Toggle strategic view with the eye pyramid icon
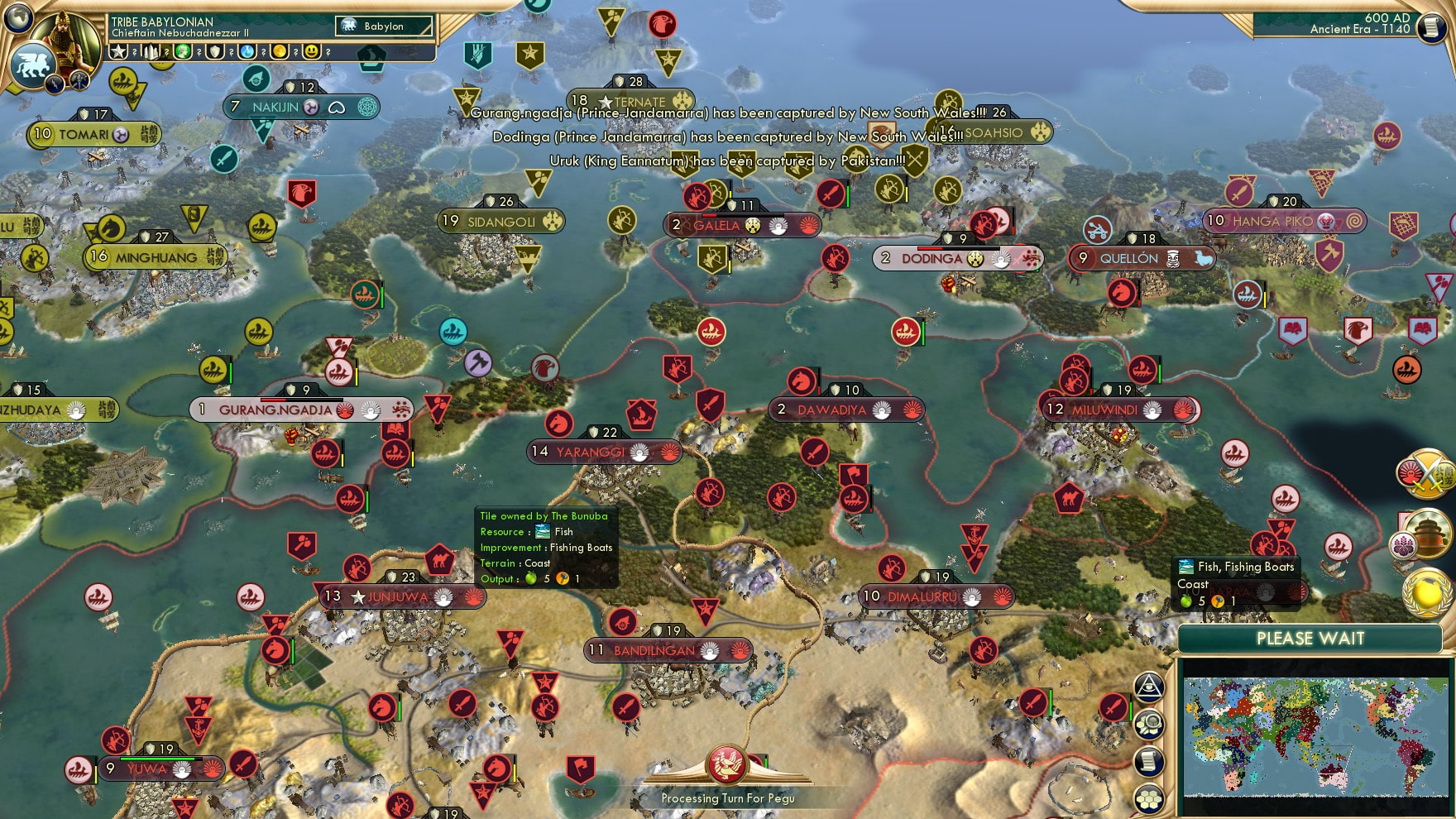1456x819 pixels. [x=1149, y=687]
